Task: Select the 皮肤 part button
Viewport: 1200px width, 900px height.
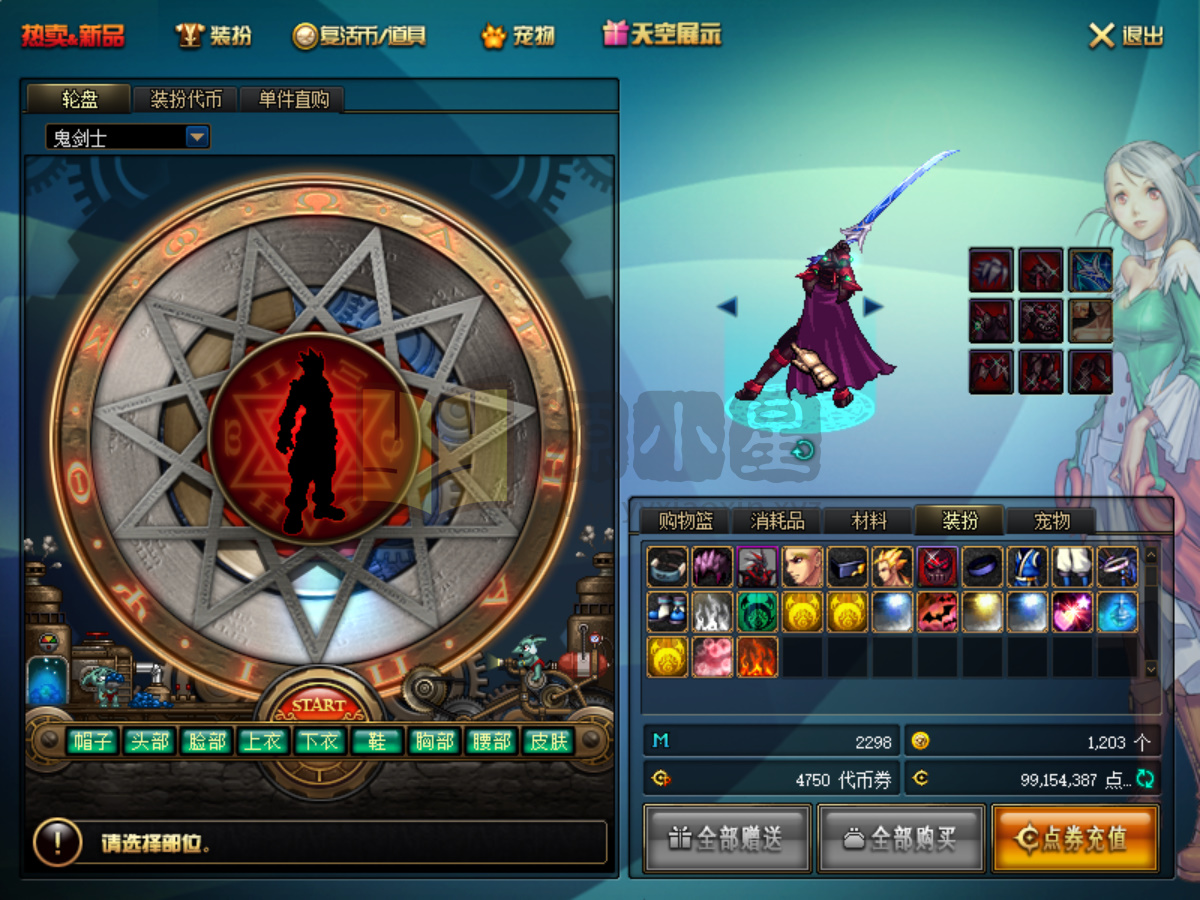Action: [x=549, y=741]
